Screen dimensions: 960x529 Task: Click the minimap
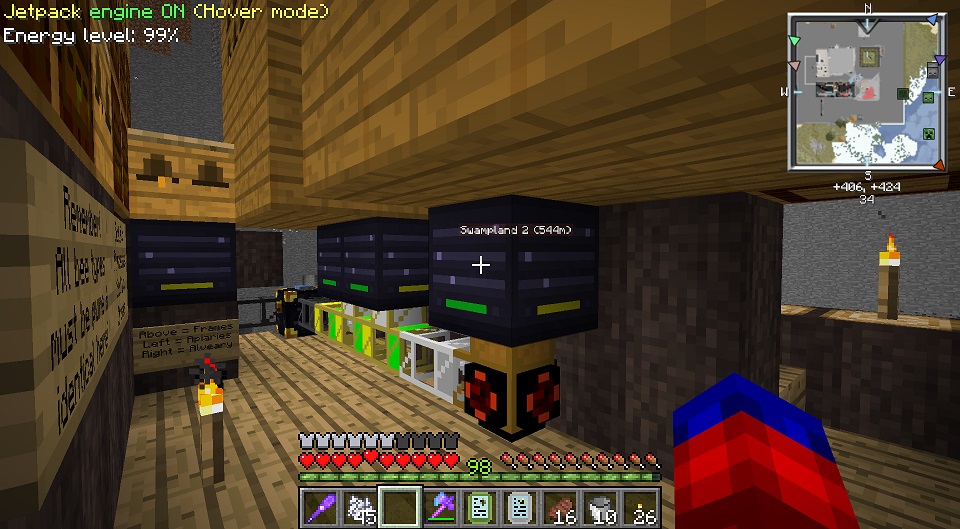point(866,91)
